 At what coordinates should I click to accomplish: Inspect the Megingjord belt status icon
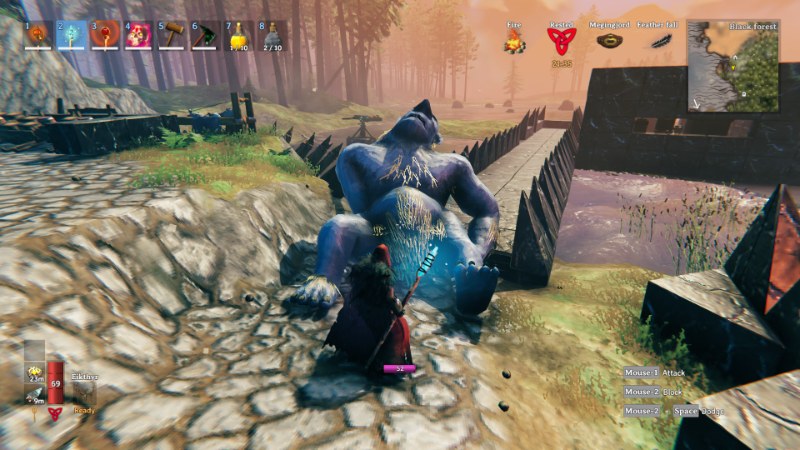coord(609,41)
